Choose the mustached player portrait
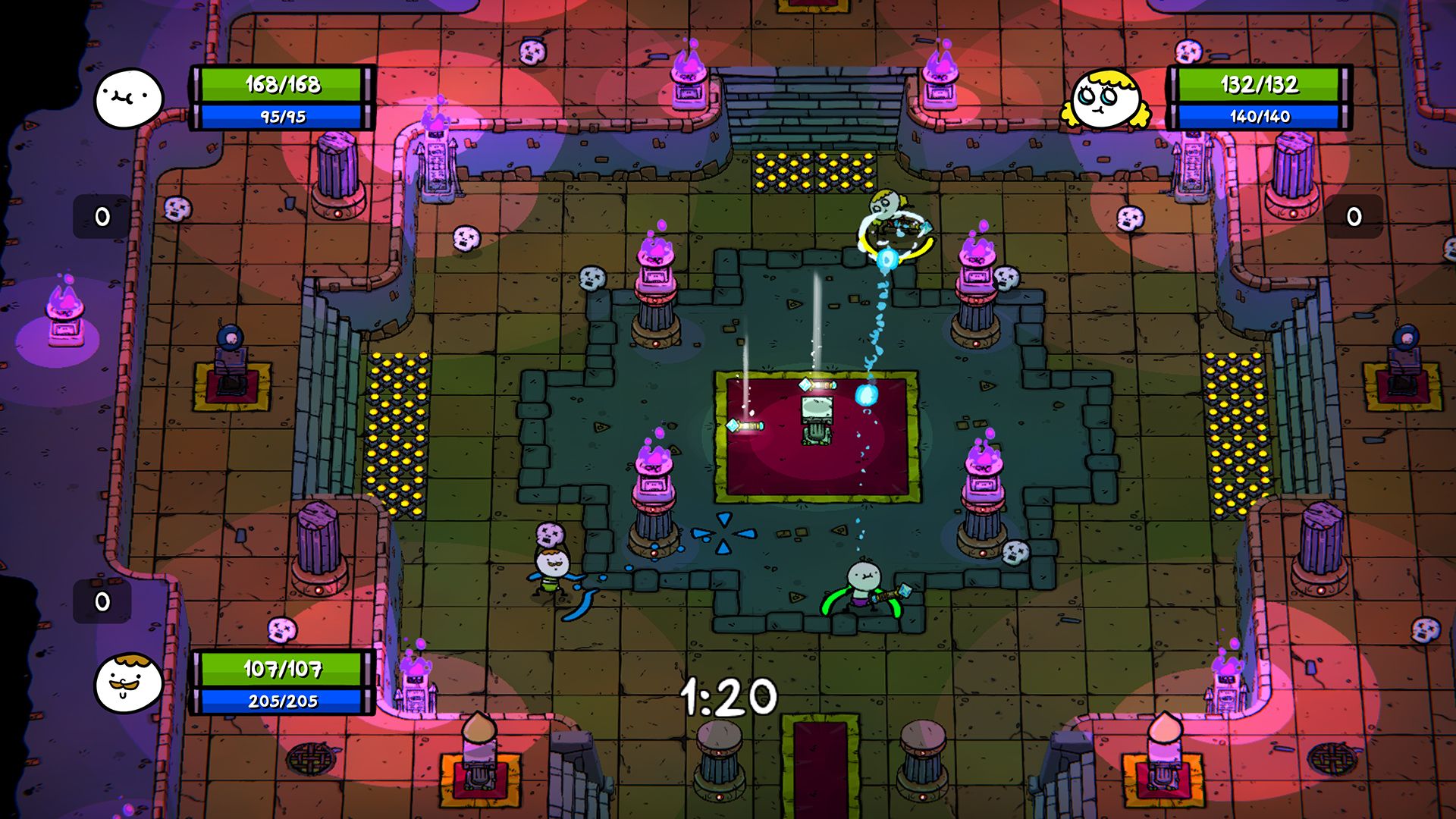1456x819 pixels. [128, 682]
